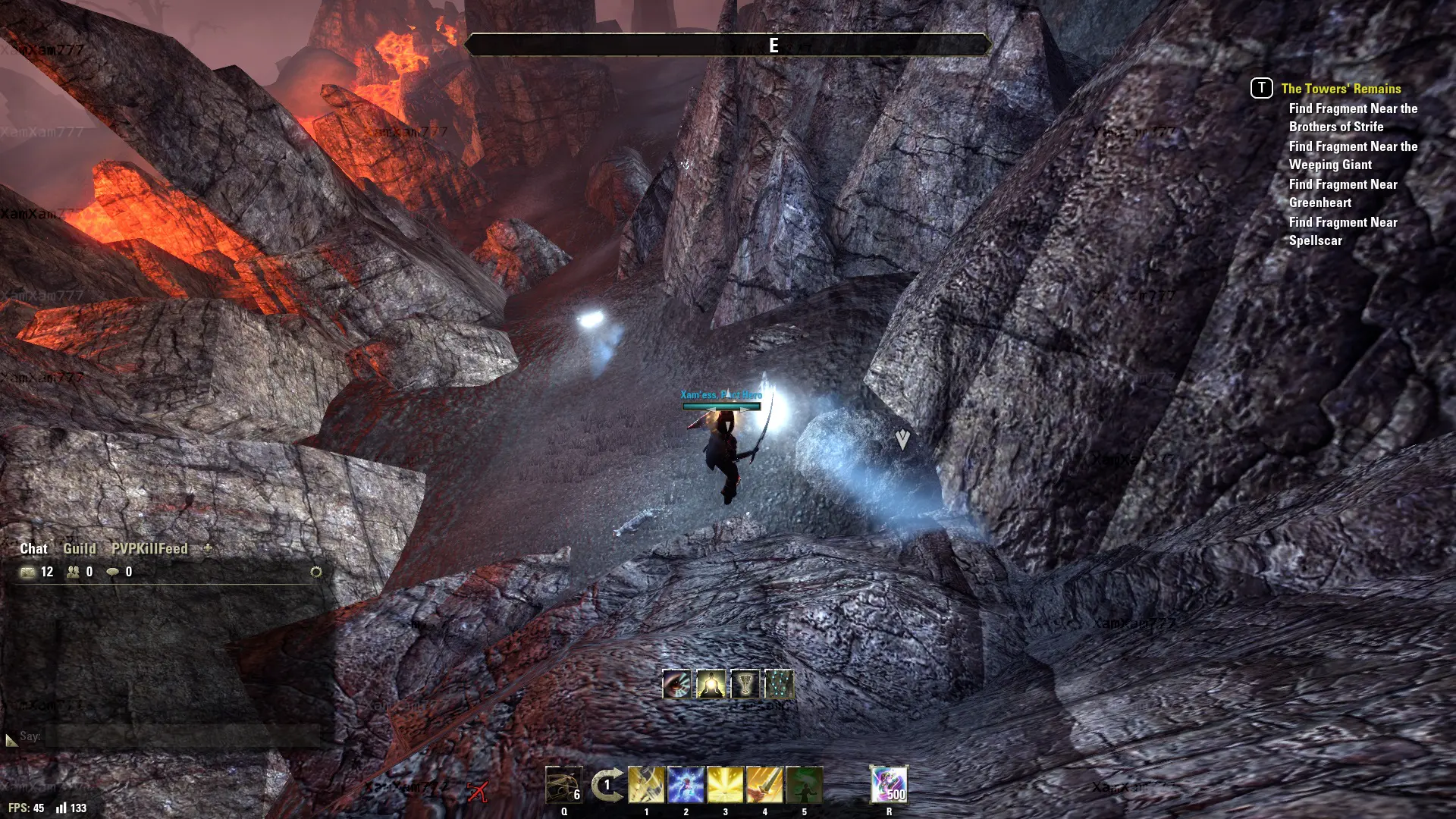Cast the blue burst ability in slot two

(686, 784)
